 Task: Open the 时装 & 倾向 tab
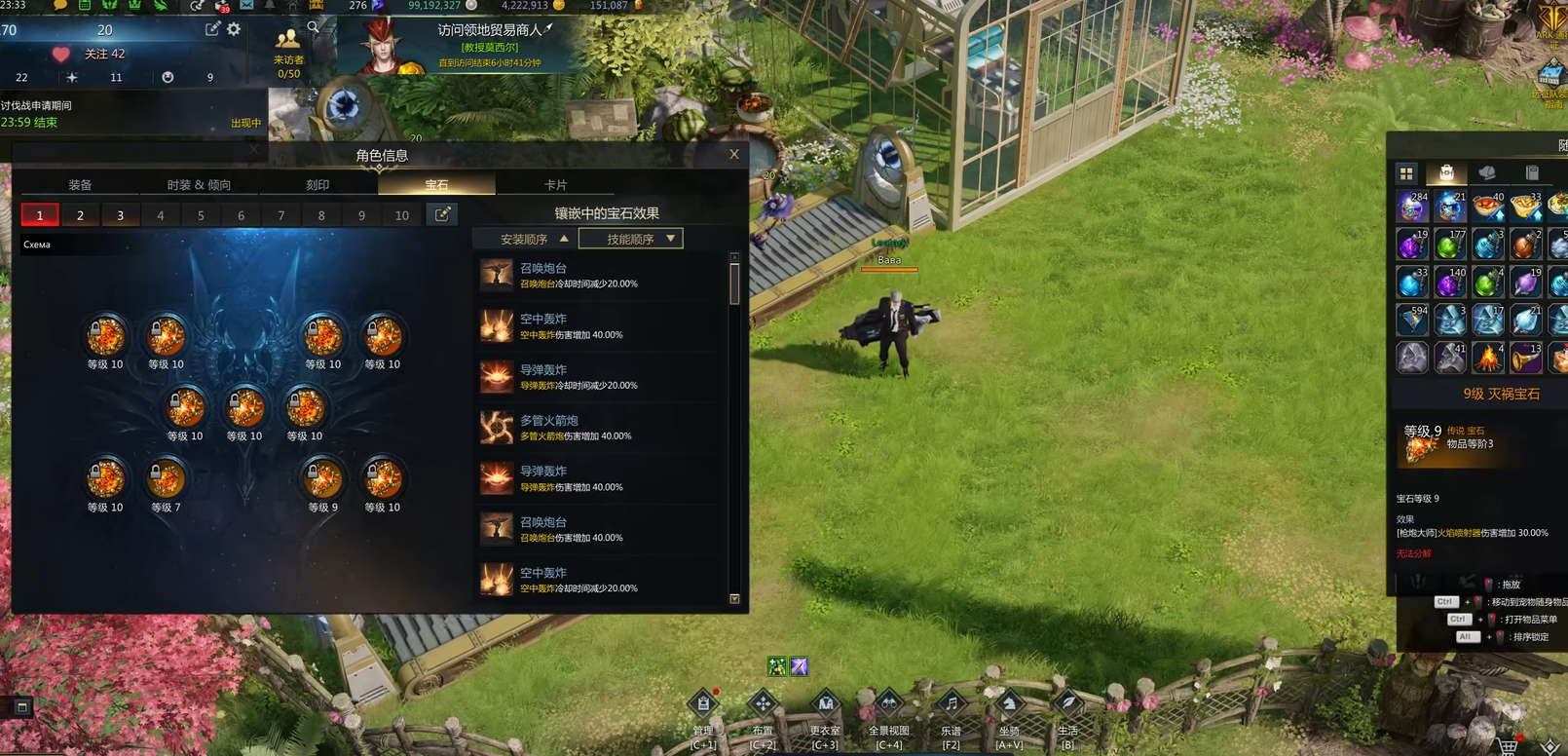click(199, 184)
